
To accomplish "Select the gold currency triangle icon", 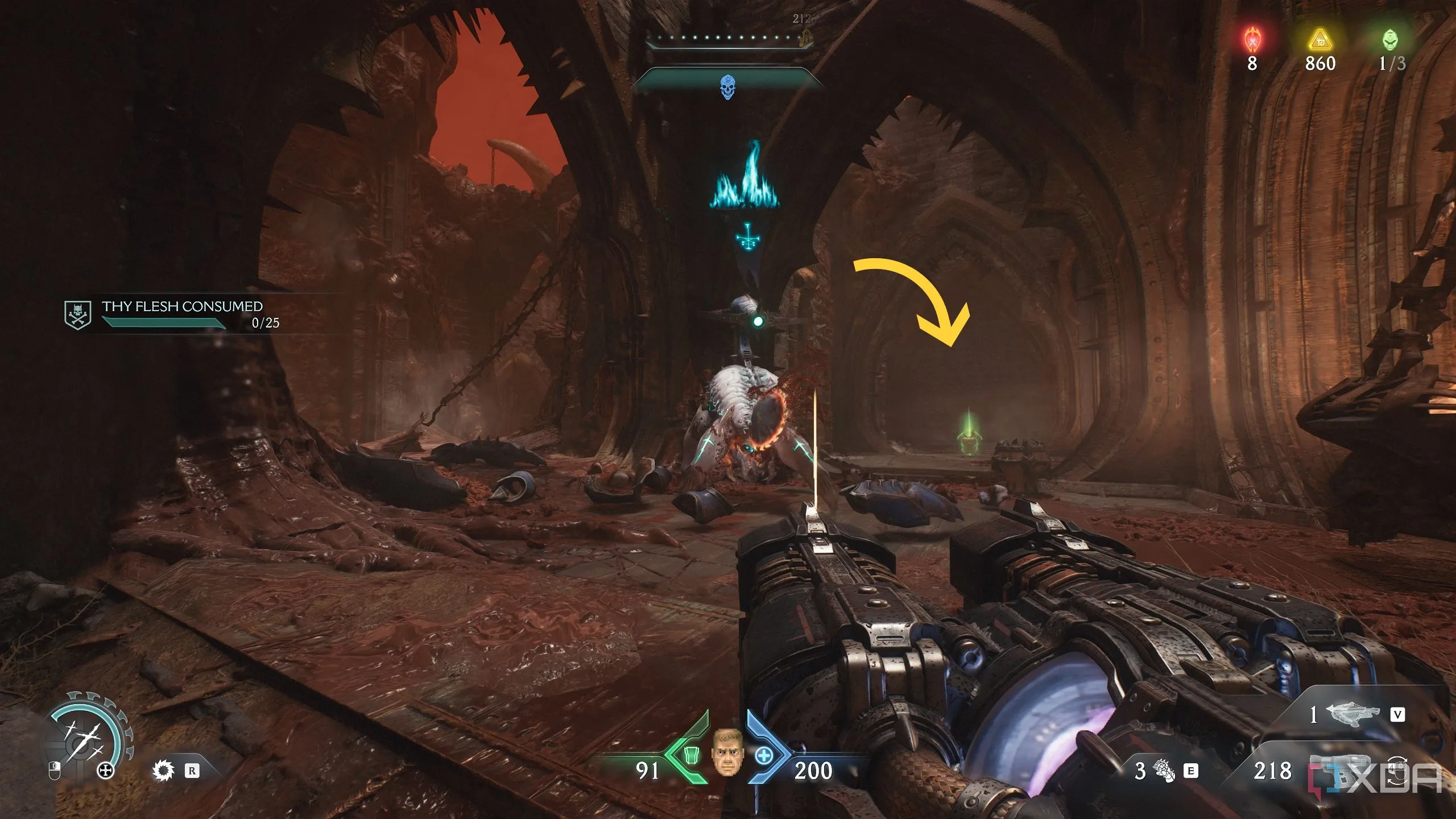I will pyautogui.click(x=1320, y=41).
